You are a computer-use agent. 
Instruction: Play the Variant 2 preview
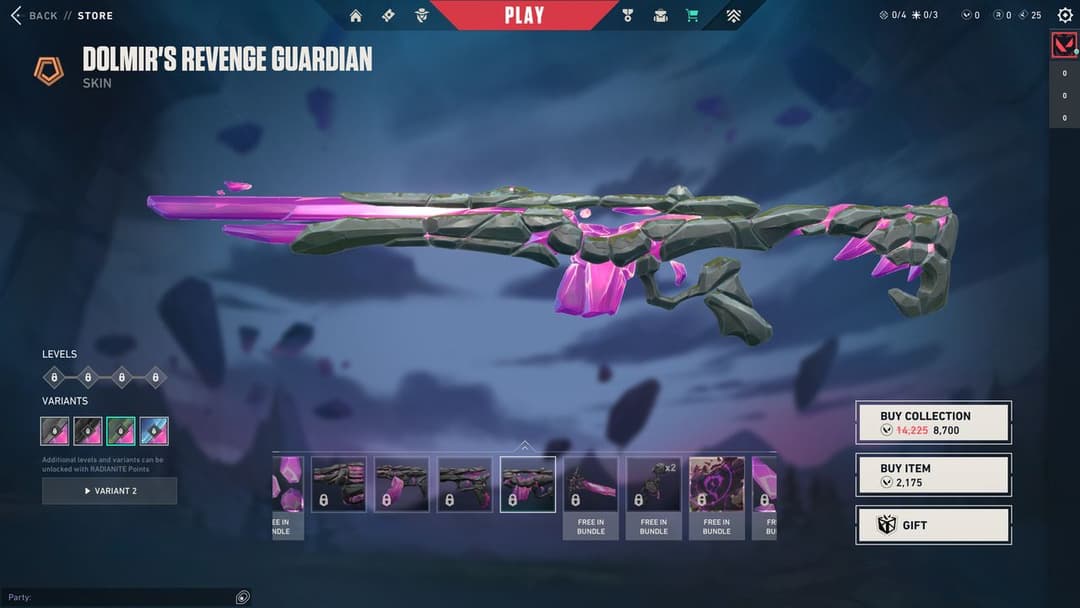coord(110,491)
